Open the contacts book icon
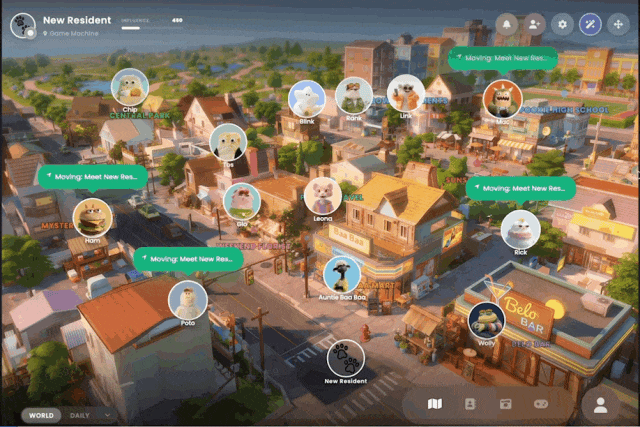This screenshot has width=640, height=427. pyautogui.click(x=469, y=404)
